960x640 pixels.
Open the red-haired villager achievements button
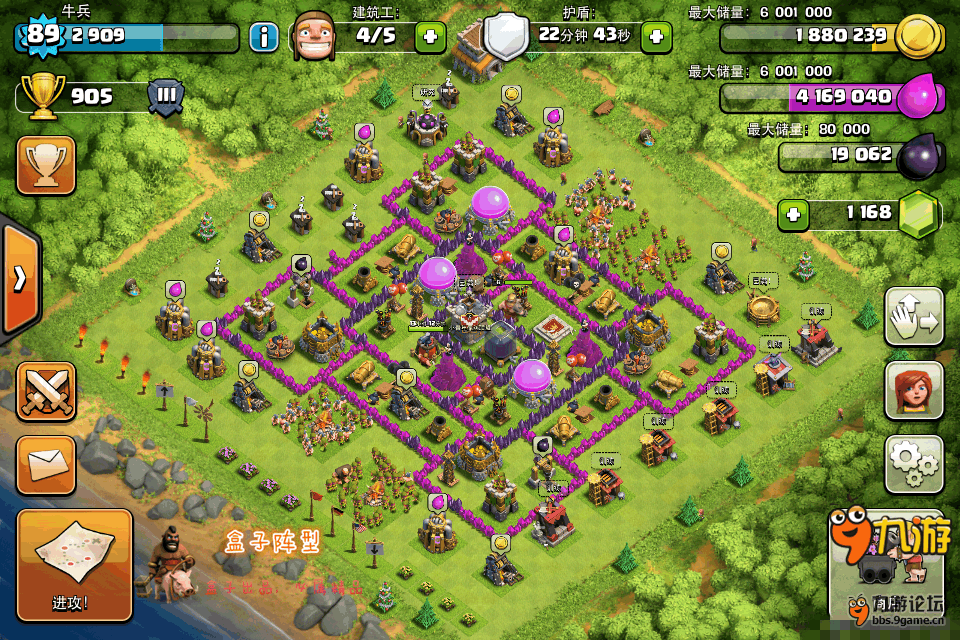pyautogui.click(x=914, y=390)
